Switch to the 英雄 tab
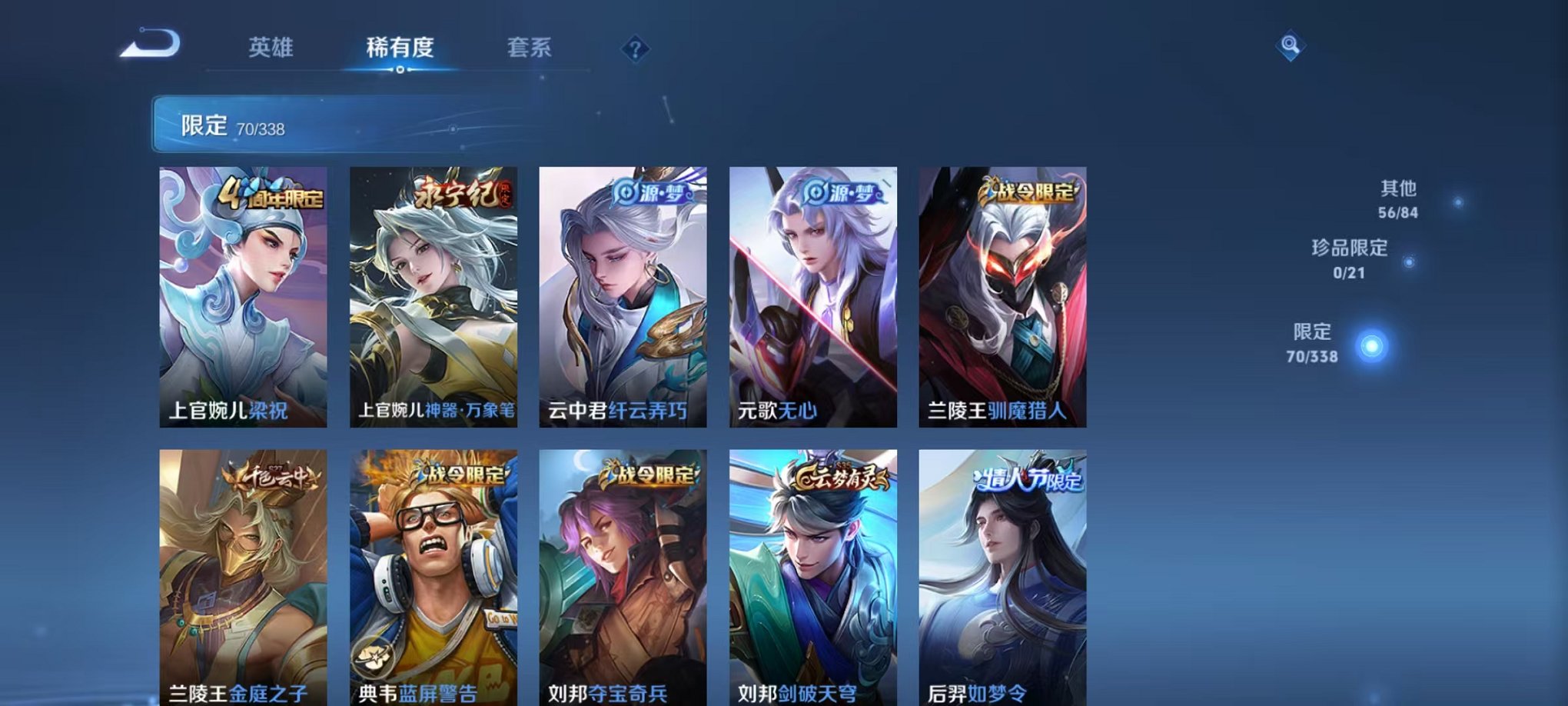1568x706 pixels. click(273, 48)
